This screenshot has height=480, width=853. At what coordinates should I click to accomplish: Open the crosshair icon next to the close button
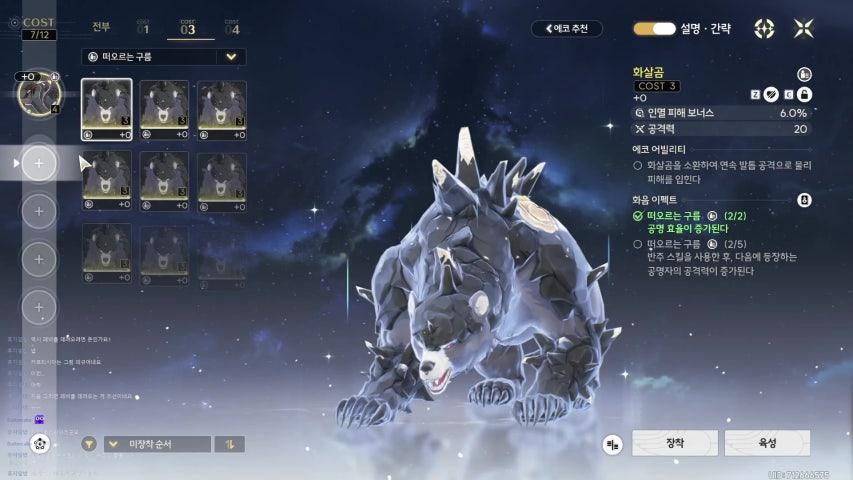click(765, 29)
